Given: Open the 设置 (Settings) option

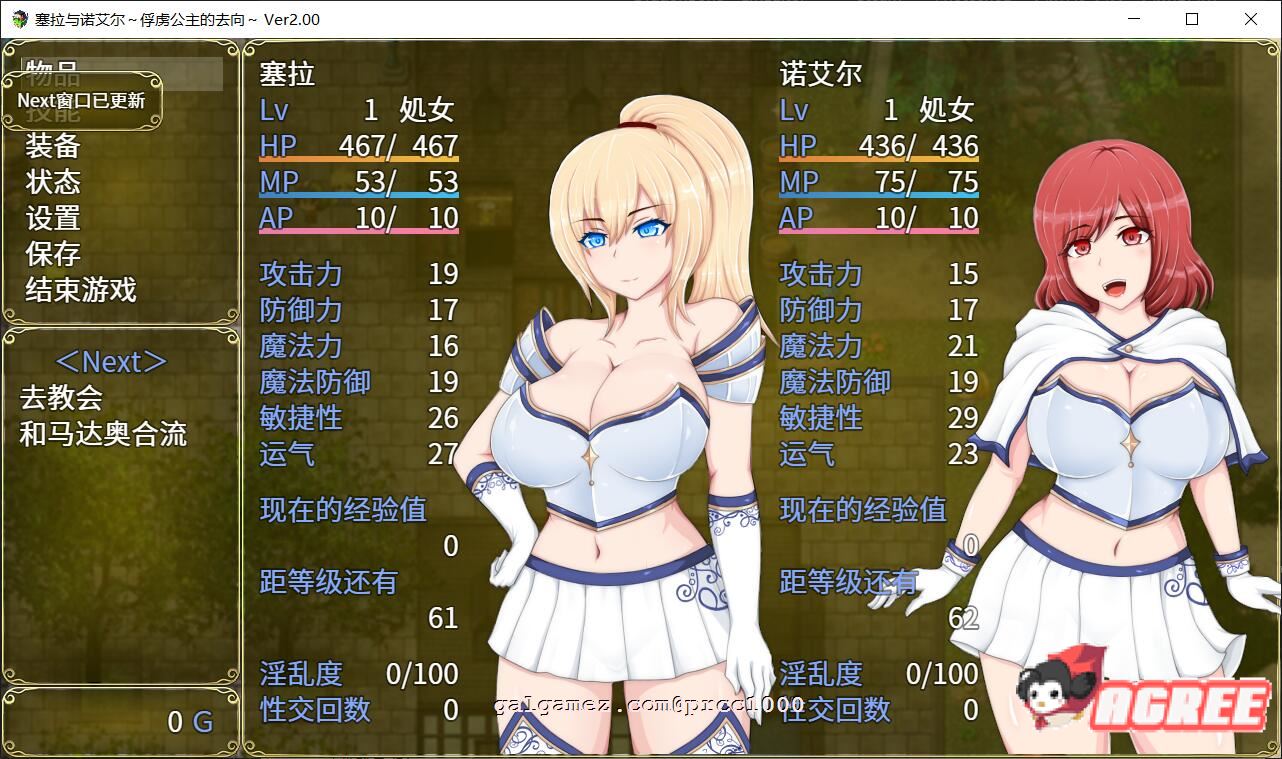Looking at the screenshot, I should (53, 218).
